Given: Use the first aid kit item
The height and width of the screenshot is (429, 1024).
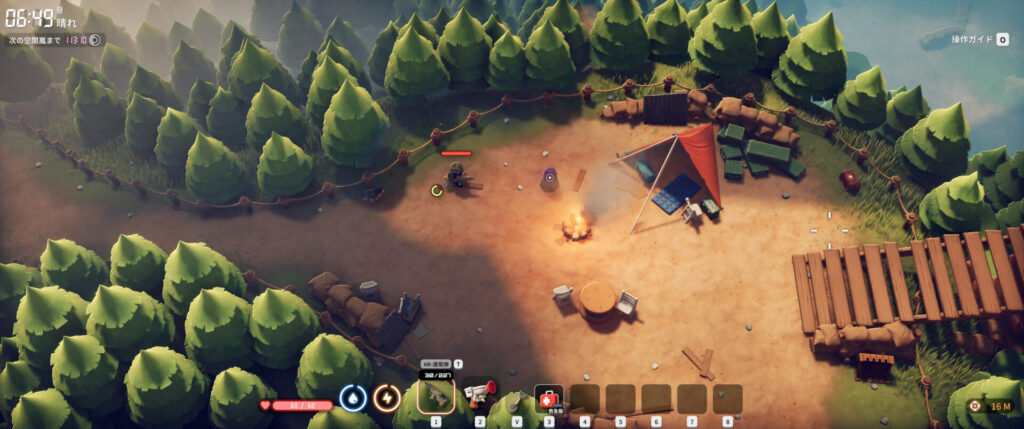Looking at the screenshot, I should [548, 398].
